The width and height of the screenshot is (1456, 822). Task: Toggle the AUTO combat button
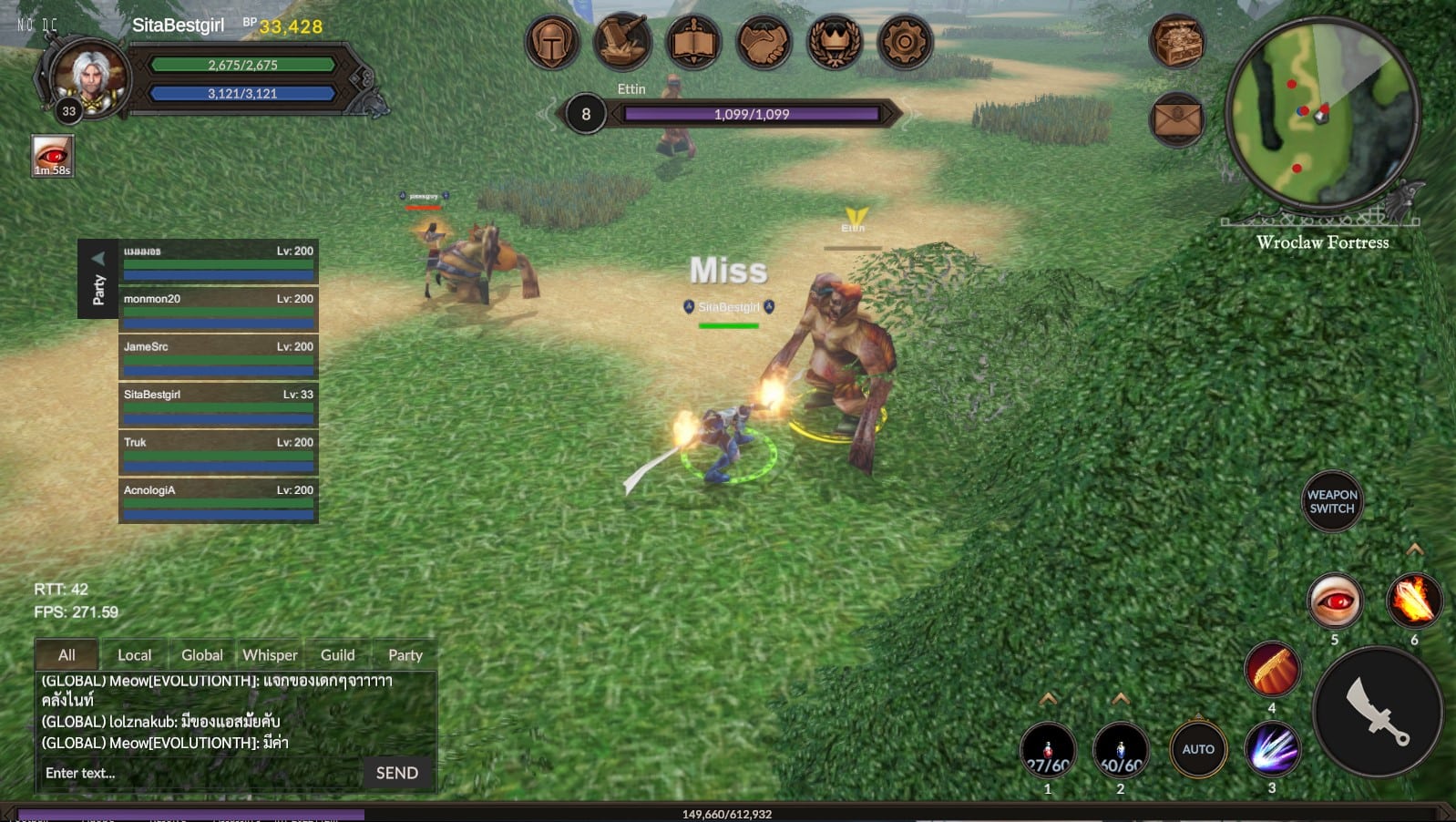point(1198,749)
